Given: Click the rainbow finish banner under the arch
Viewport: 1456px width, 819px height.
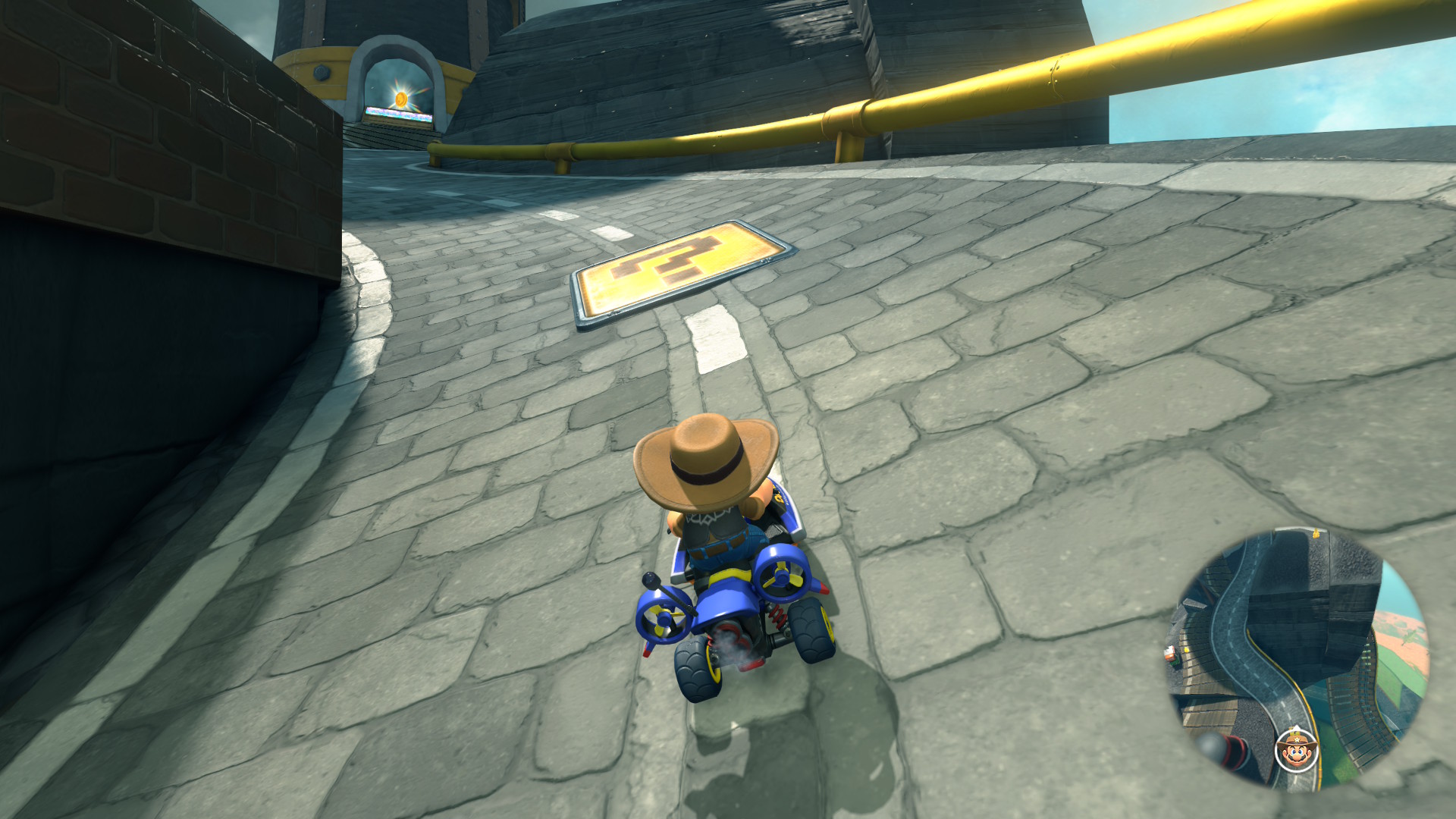Looking at the screenshot, I should coord(399,112).
